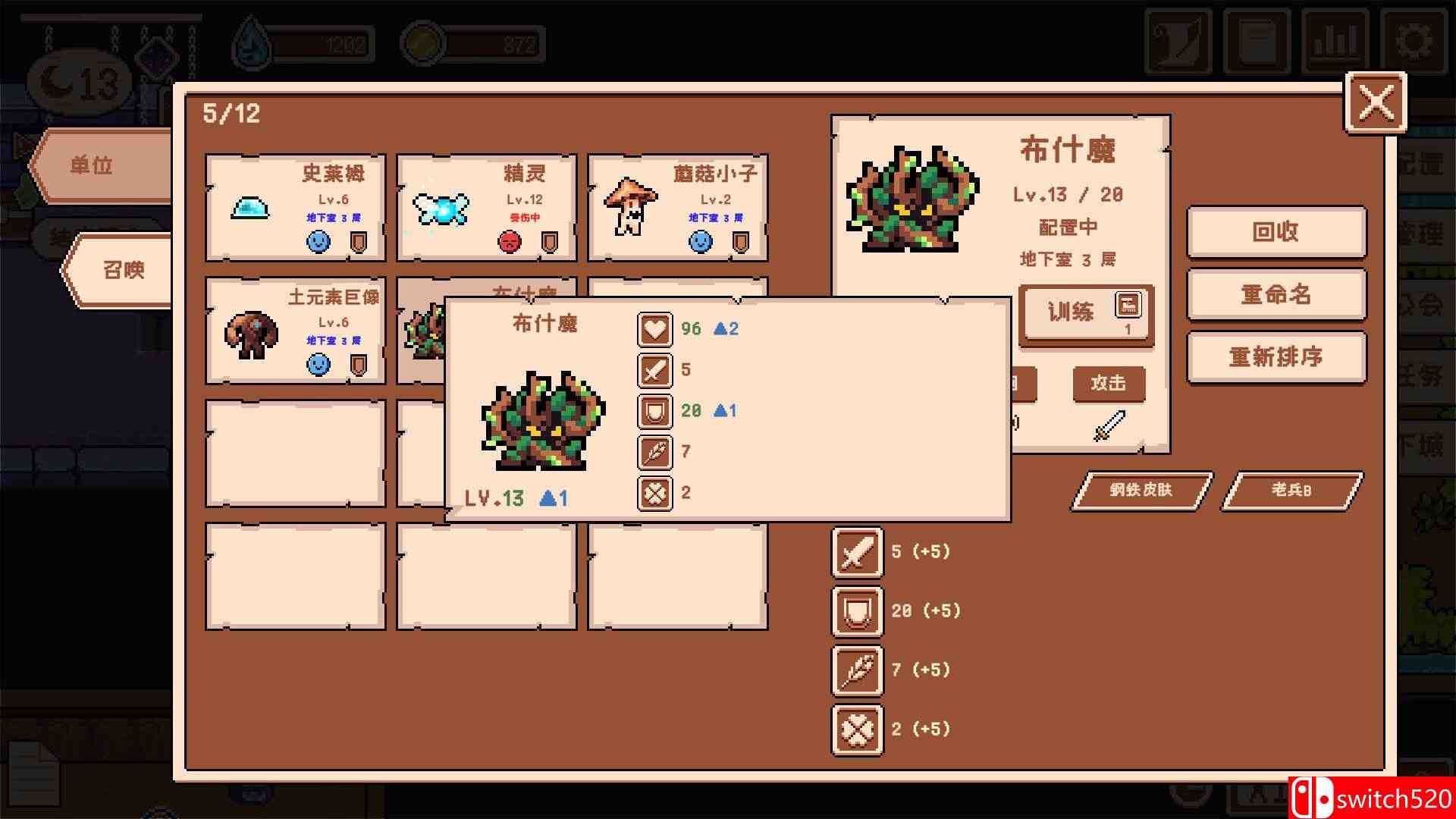Image resolution: width=1456 pixels, height=819 pixels.
Task: Click the heart HP icon in the stat popup
Action: pos(655,329)
